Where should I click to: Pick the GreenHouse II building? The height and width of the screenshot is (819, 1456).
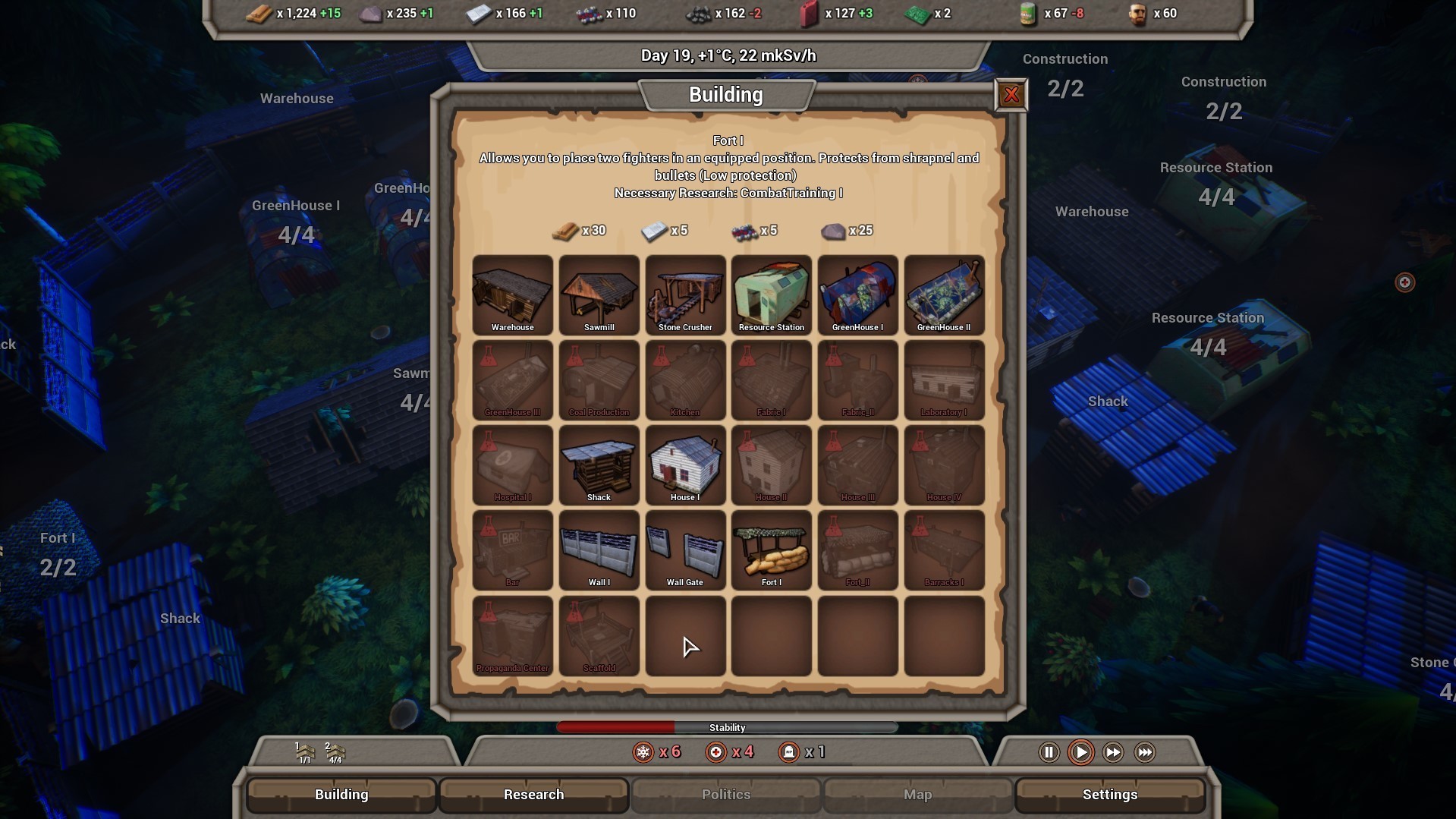[x=944, y=295]
